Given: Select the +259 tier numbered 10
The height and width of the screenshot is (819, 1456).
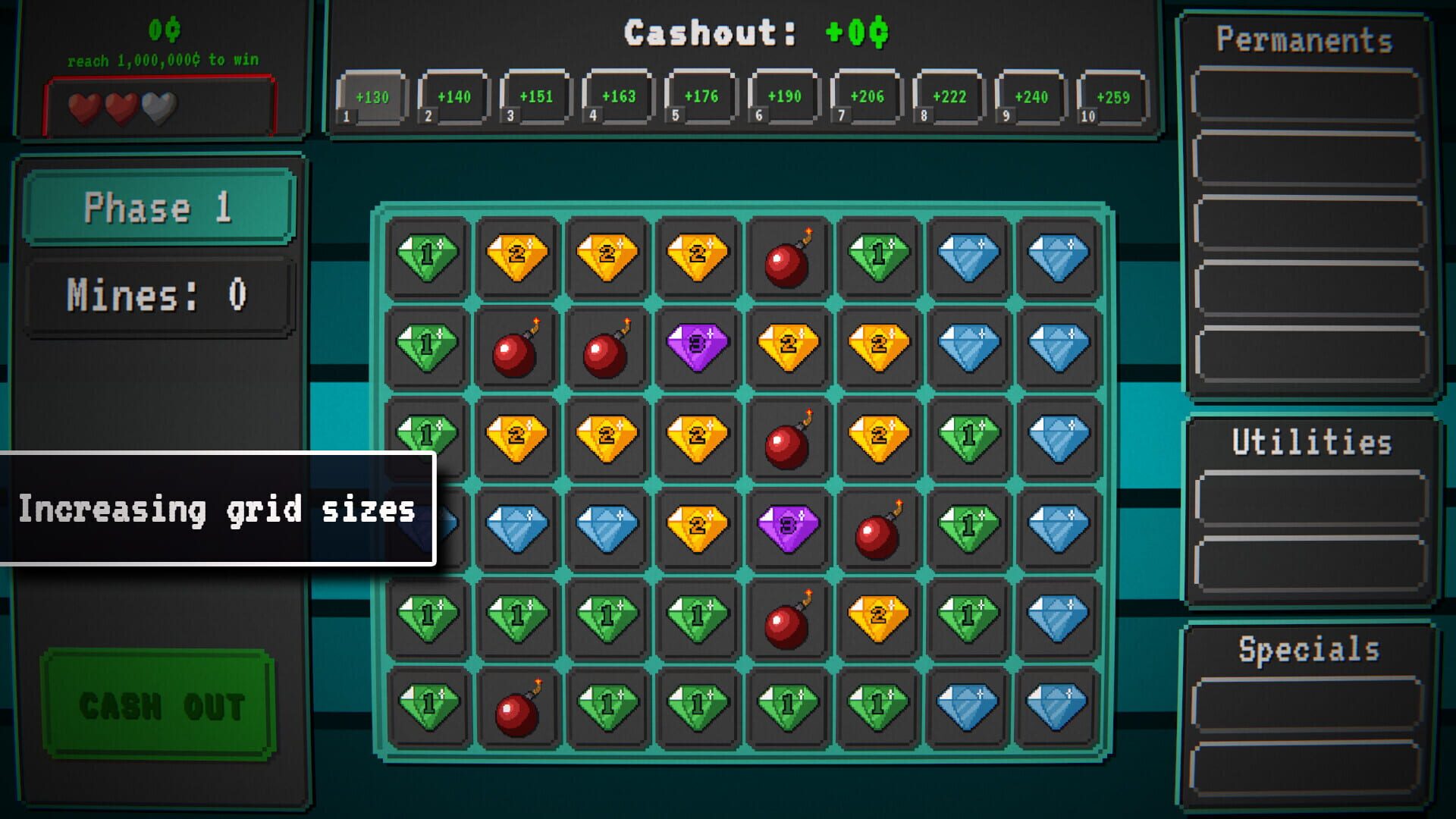Looking at the screenshot, I should tap(1112, 96).
